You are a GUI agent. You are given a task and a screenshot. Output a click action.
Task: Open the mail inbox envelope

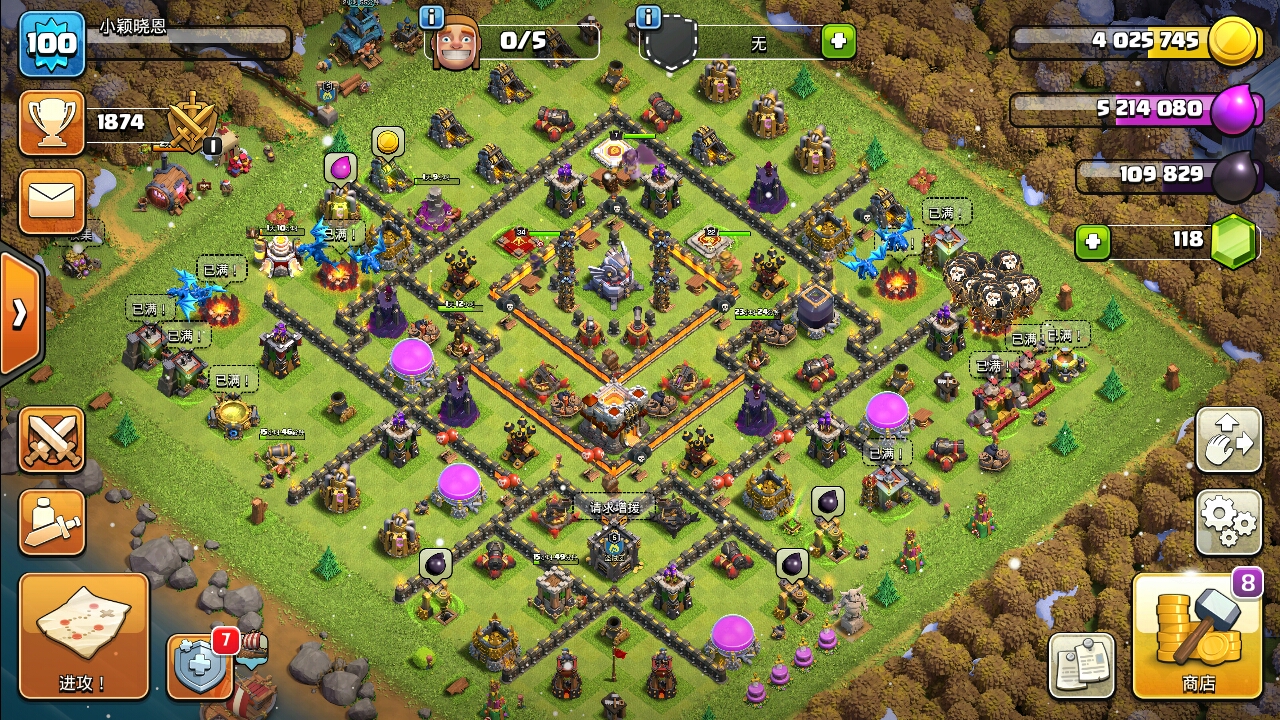(x=51, y=202)
